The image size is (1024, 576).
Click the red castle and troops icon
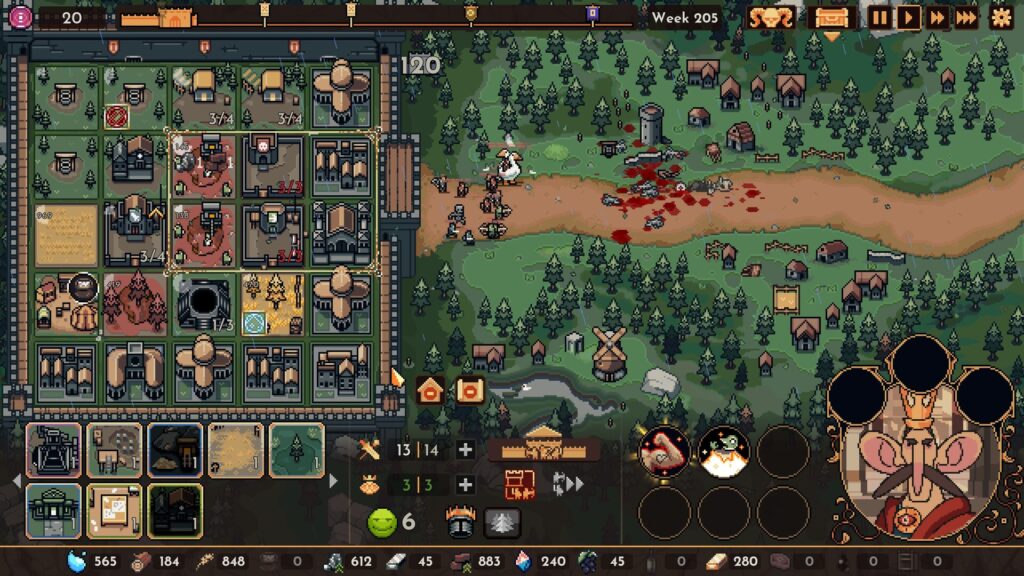coord(520,485)
